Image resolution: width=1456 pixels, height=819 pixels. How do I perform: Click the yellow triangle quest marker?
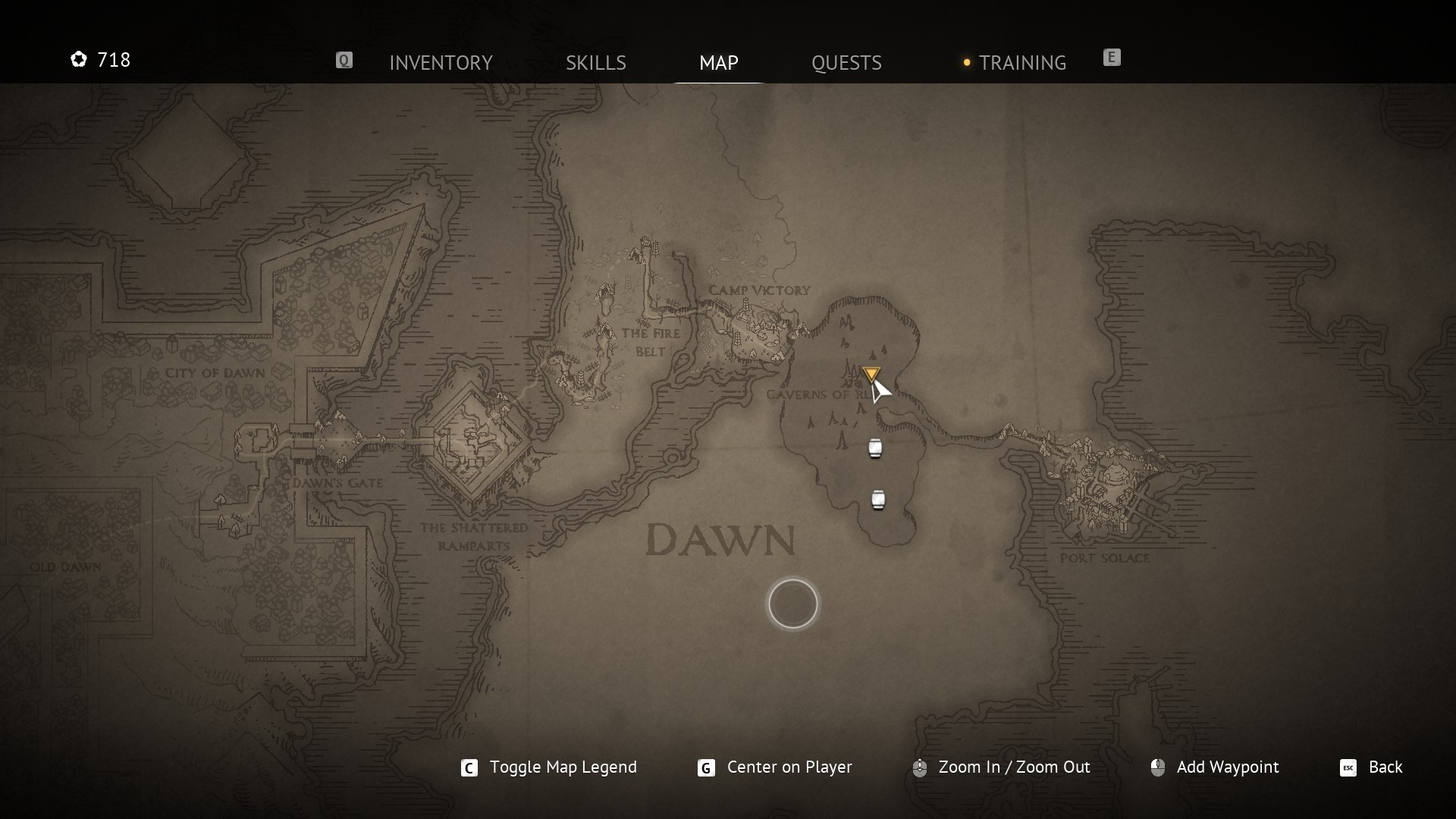click(871, 374)
